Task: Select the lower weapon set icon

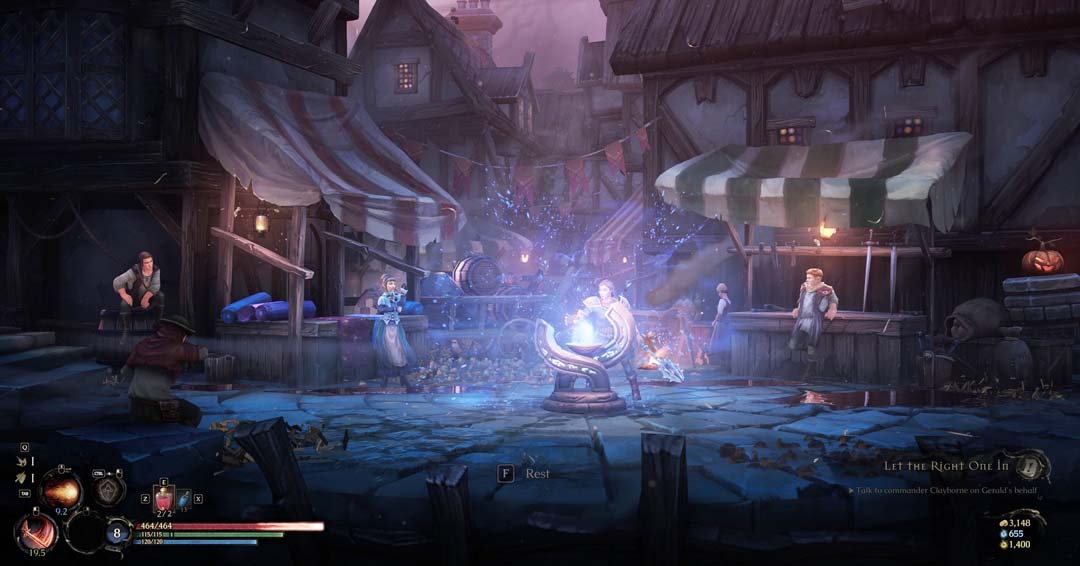Action: 20,480
